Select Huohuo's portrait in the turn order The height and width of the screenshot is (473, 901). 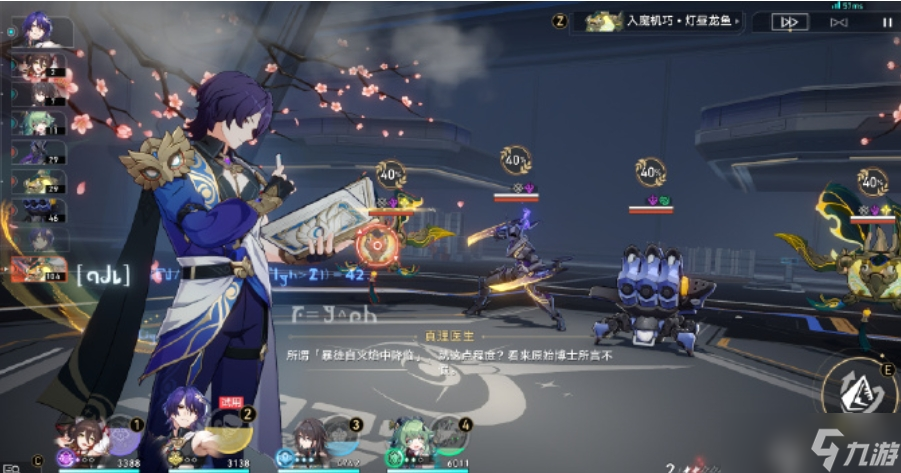pyautogui.click(x=42, y=123)
